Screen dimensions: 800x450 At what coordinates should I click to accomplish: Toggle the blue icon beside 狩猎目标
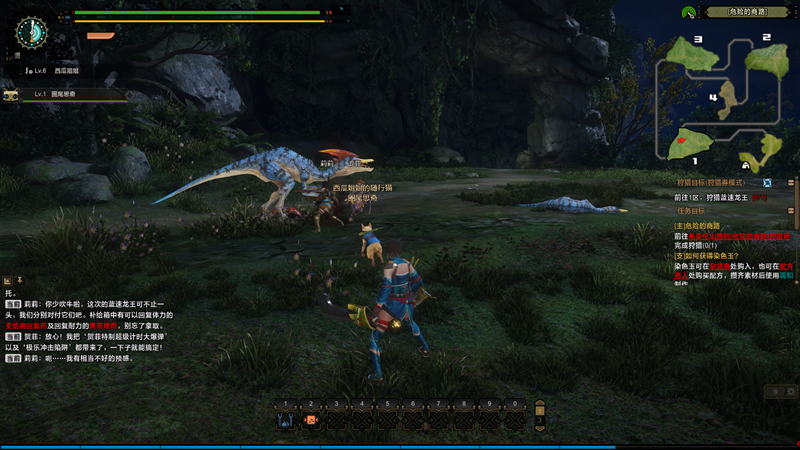[767, 183]
